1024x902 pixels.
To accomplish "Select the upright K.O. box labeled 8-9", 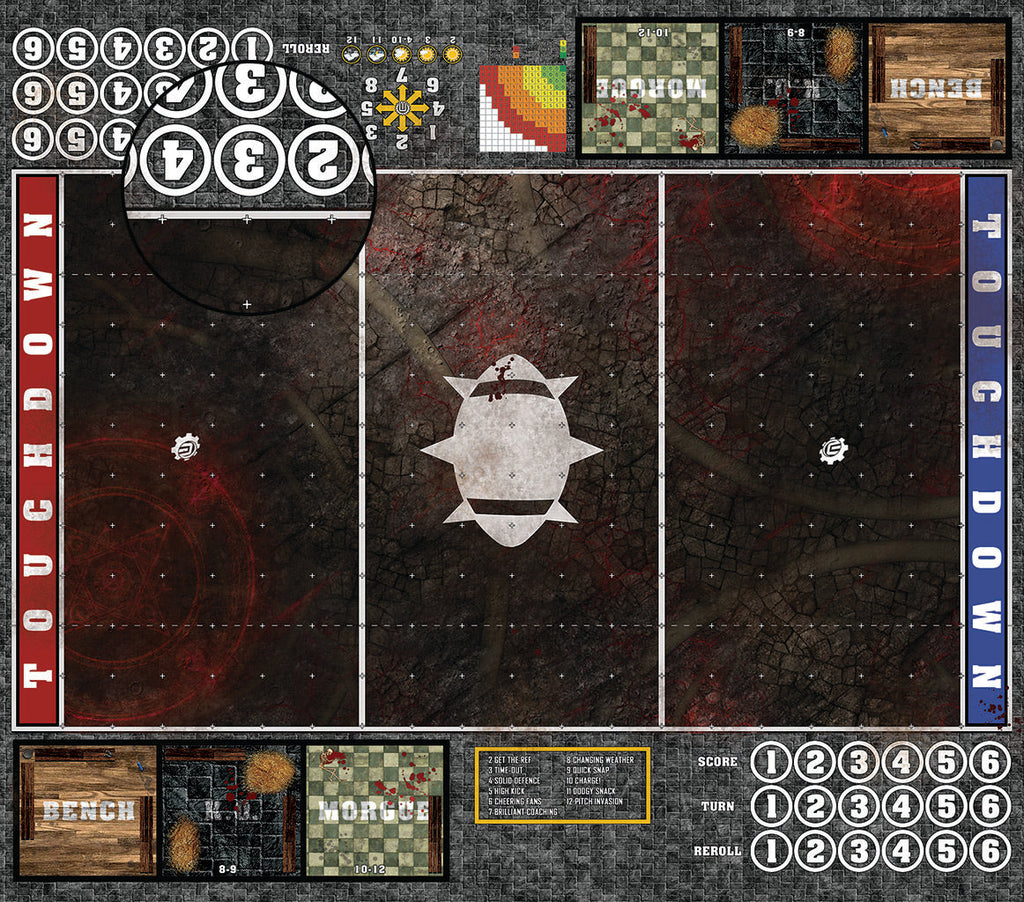I will coord(230,810).
